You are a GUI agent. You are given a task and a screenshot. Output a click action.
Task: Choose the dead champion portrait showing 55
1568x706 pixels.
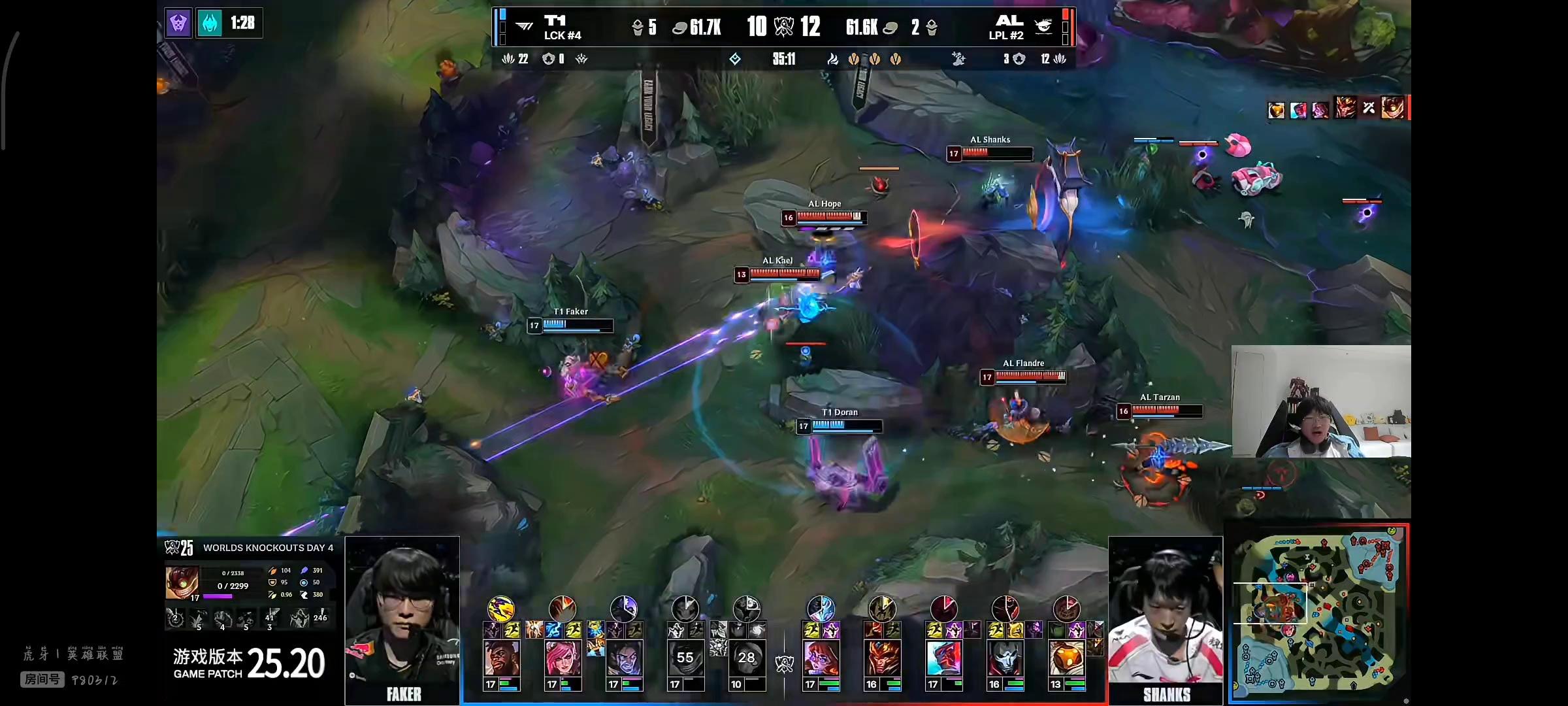(685, 658)
